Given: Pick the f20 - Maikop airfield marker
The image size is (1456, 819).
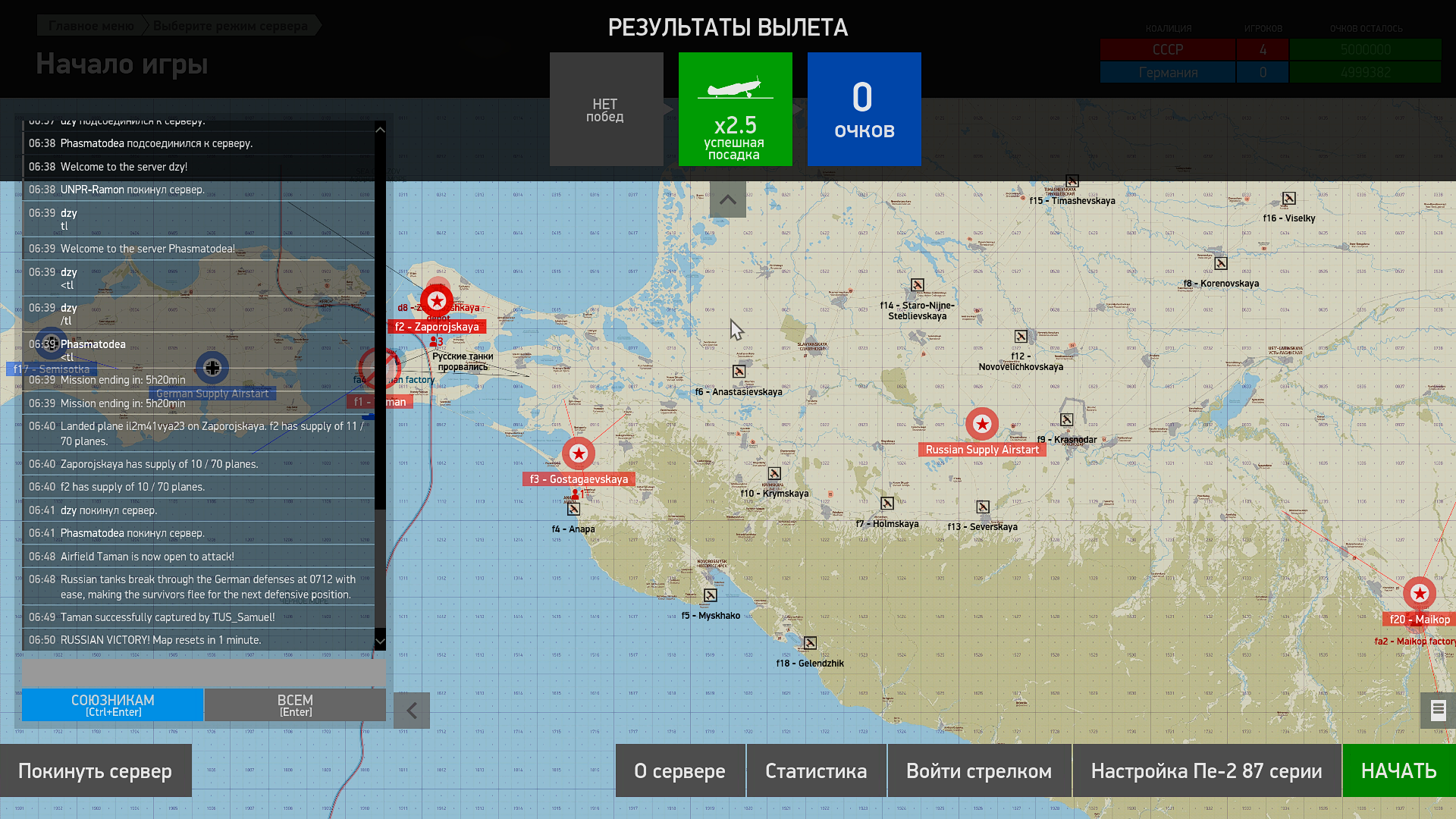Looking at the screenshot, I should click(1419, 594).
